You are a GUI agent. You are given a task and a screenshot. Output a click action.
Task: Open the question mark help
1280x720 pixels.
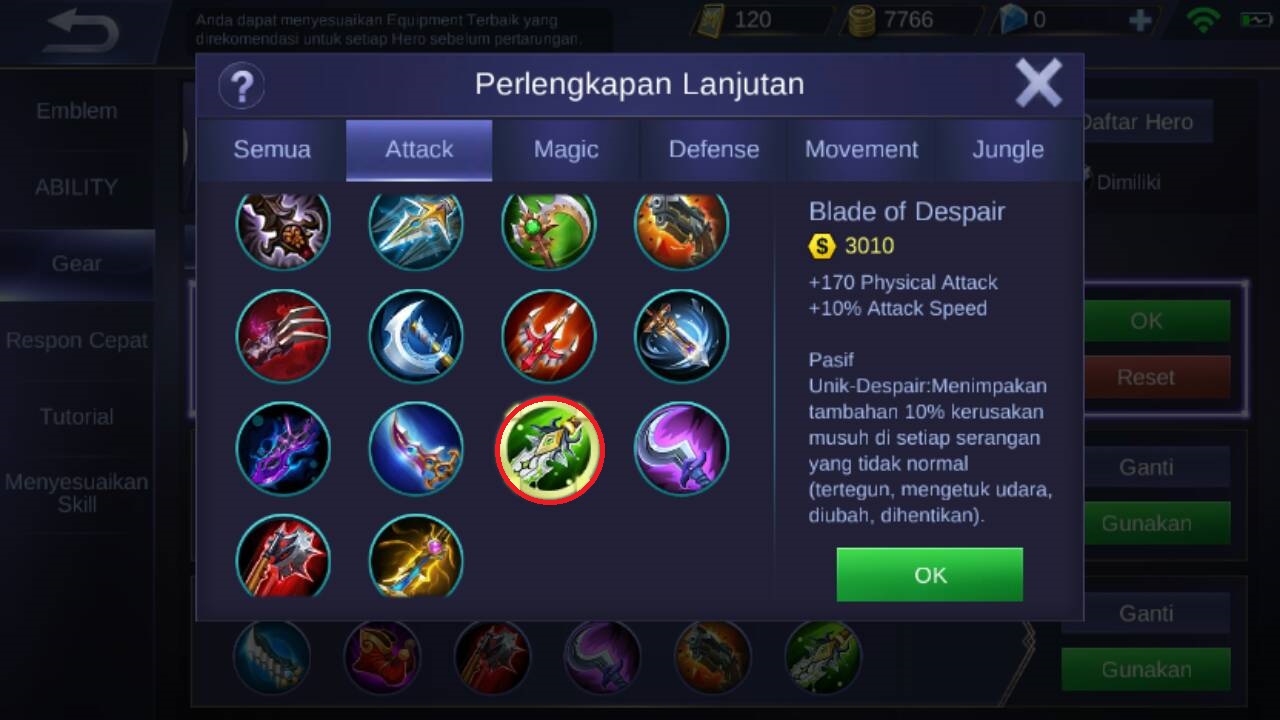click(241, 85)
